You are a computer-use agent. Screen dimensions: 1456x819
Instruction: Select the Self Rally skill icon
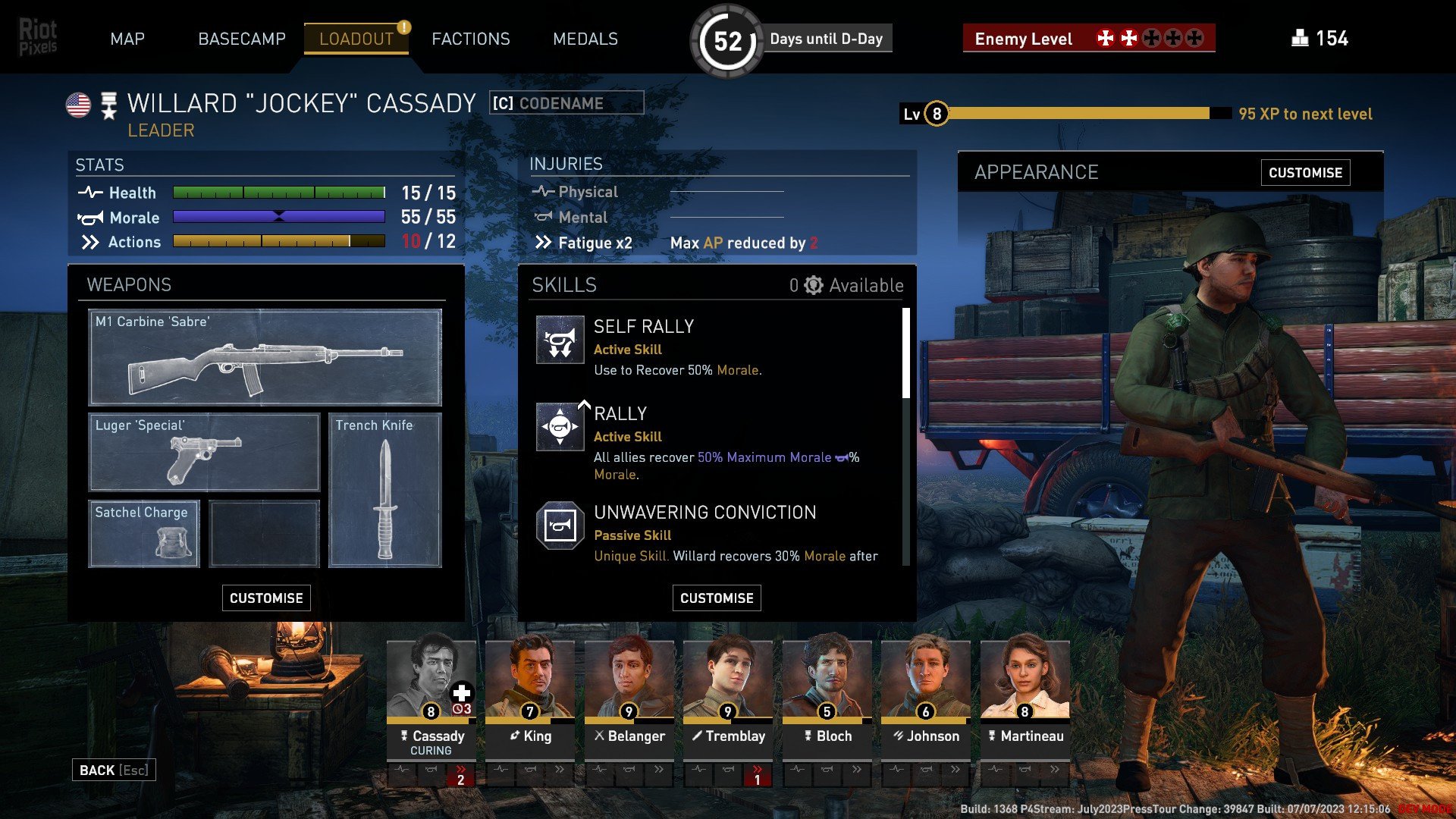[x=560, y=340]
